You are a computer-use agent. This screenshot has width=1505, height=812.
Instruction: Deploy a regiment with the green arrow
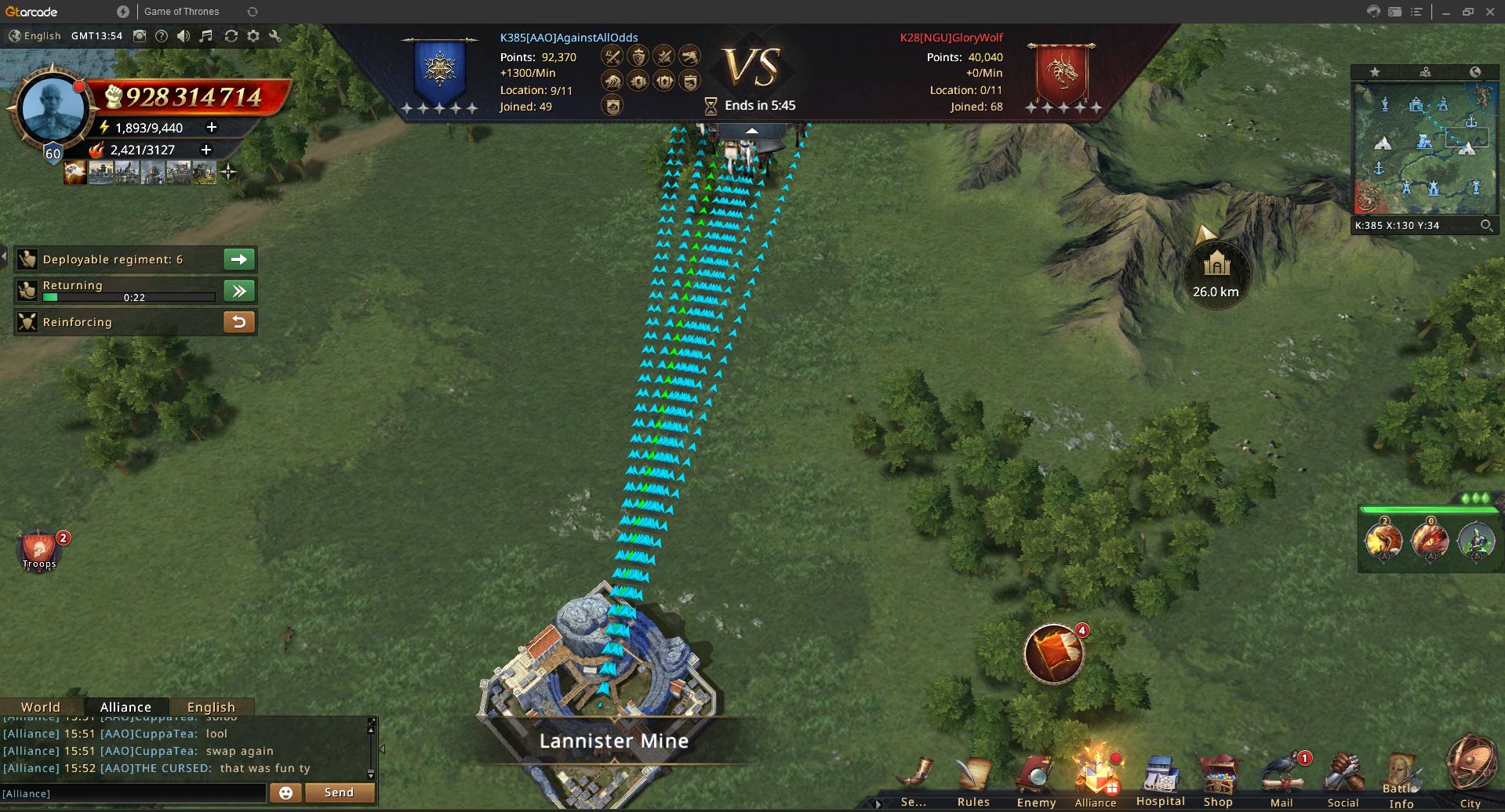pos(239,259)
